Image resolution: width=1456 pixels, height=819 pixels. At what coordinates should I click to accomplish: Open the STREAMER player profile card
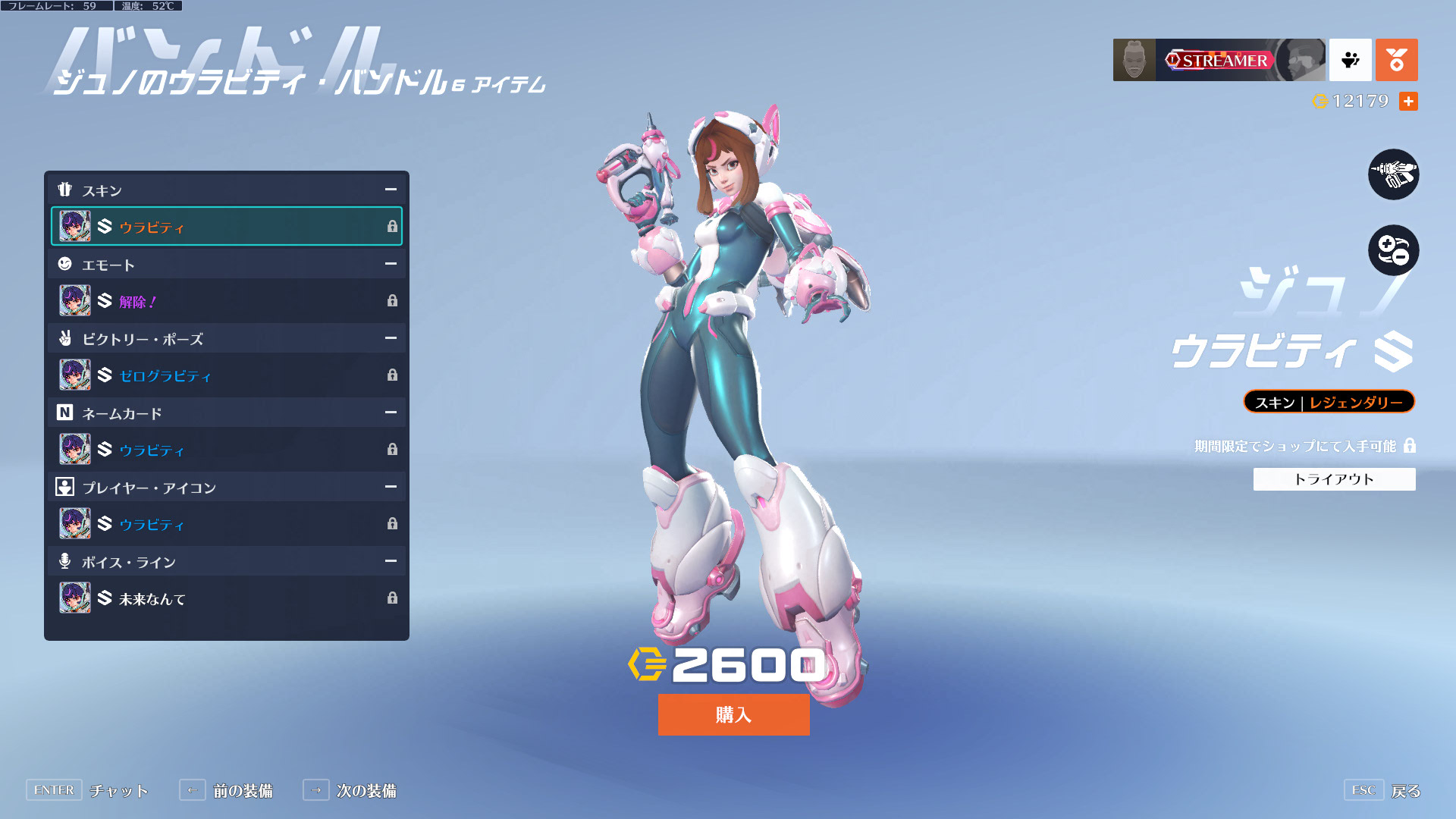[x=1219, y=60]
